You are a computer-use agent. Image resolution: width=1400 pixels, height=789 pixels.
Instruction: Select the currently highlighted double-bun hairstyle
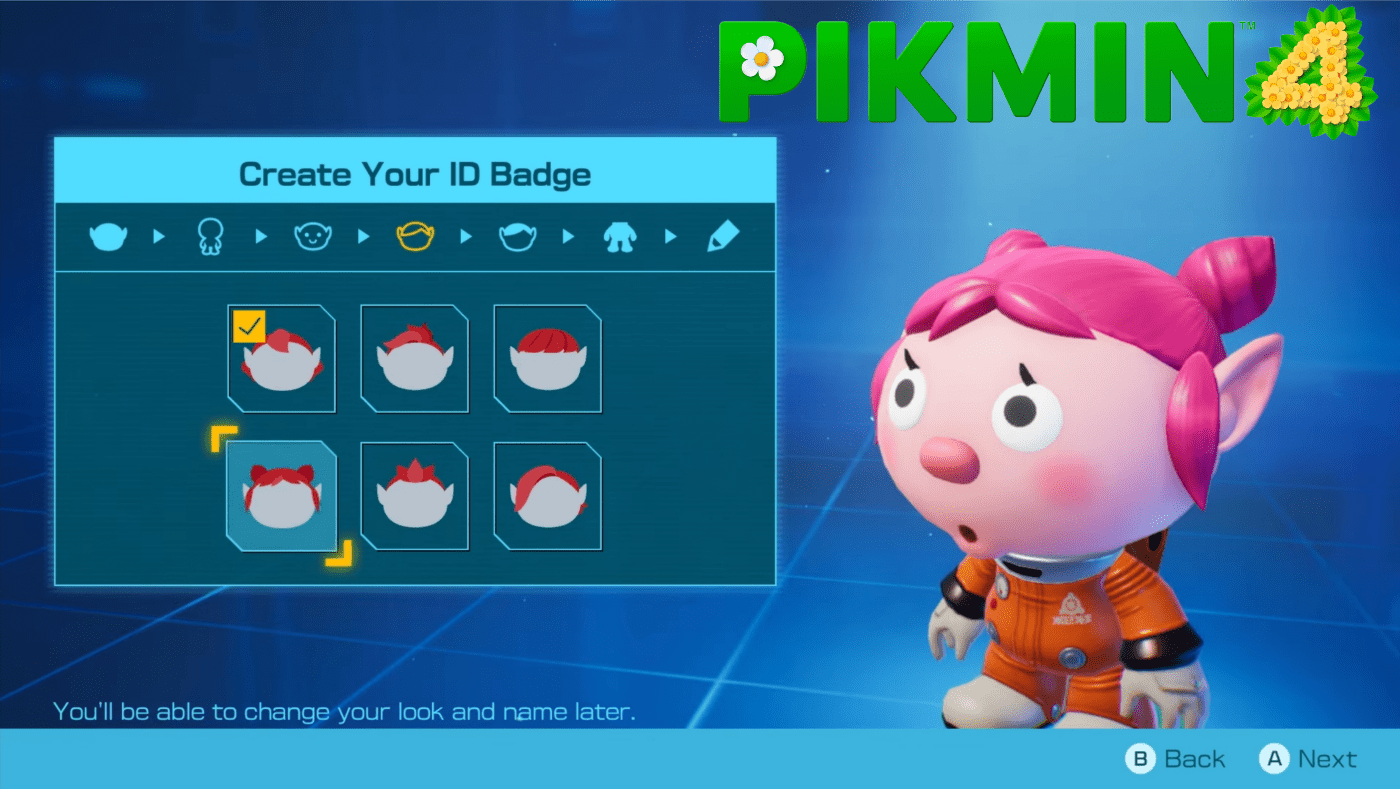(281, 497)
